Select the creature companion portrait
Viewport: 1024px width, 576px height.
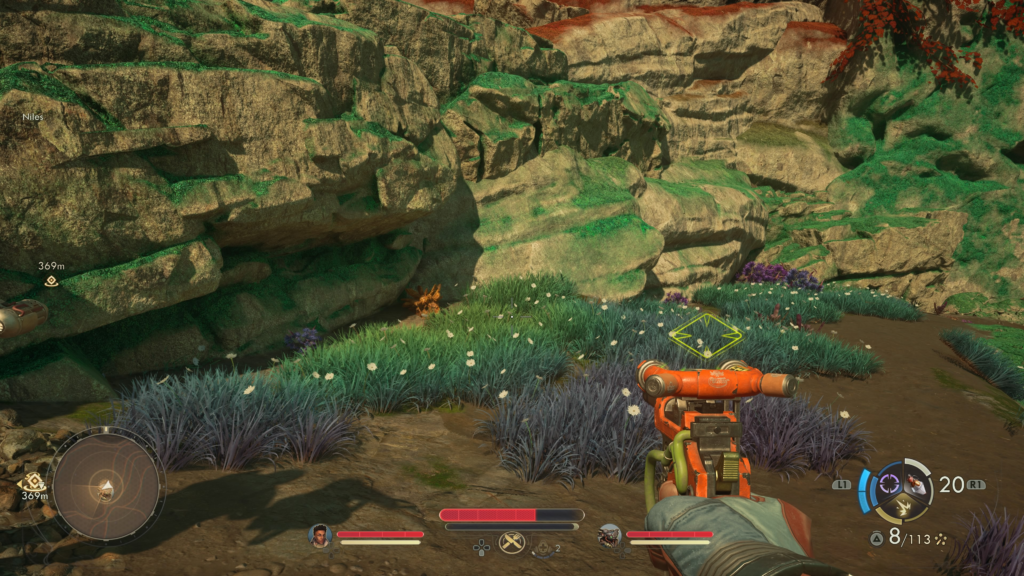click(x=609, y=535)
